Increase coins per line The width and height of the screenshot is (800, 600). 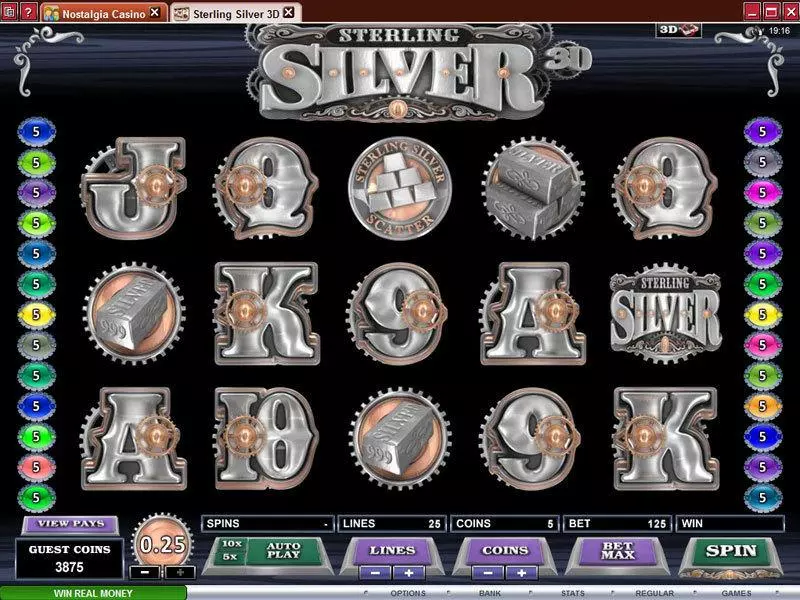pyautogui.click(x=522, y=573)
